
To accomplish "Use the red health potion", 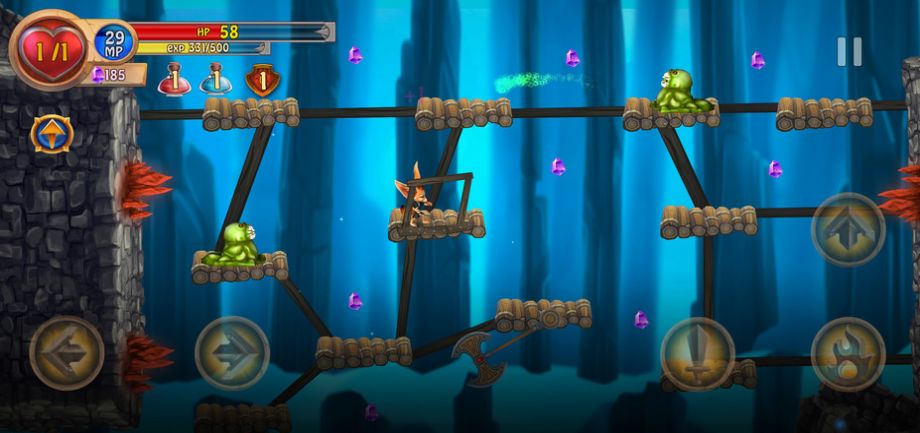I will click(173, 79).
